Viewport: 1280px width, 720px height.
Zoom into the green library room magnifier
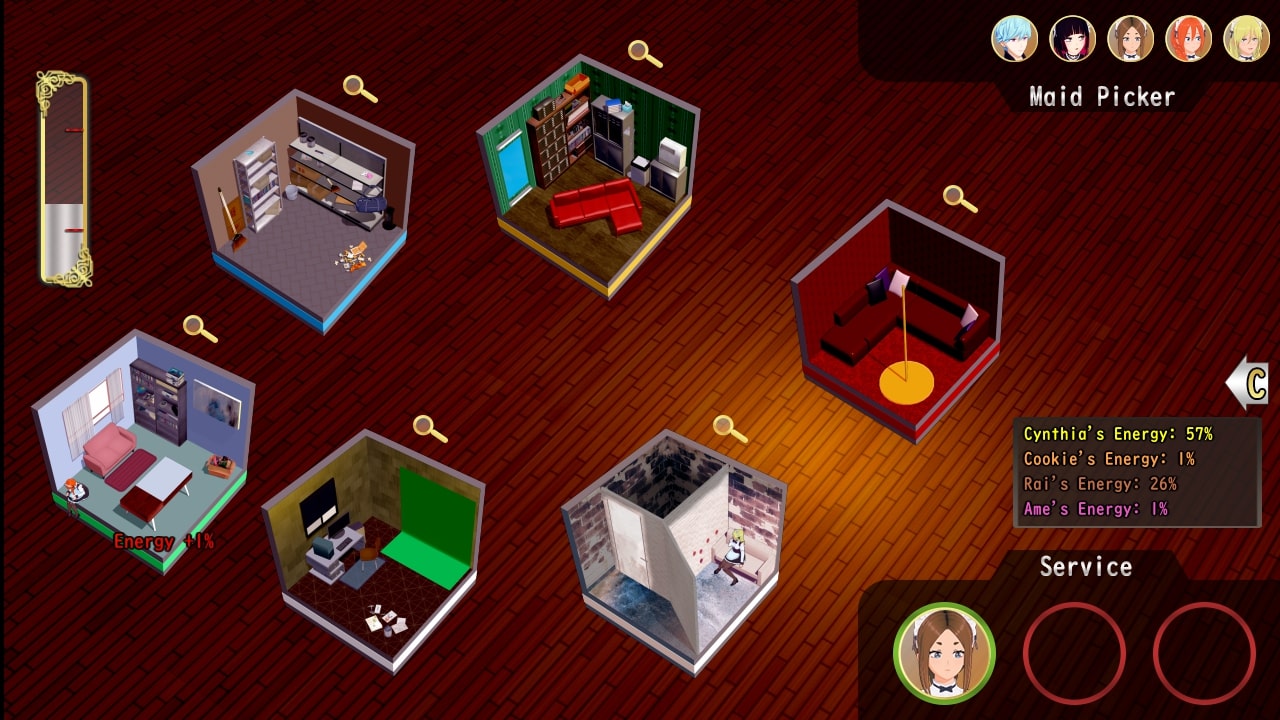644,53
